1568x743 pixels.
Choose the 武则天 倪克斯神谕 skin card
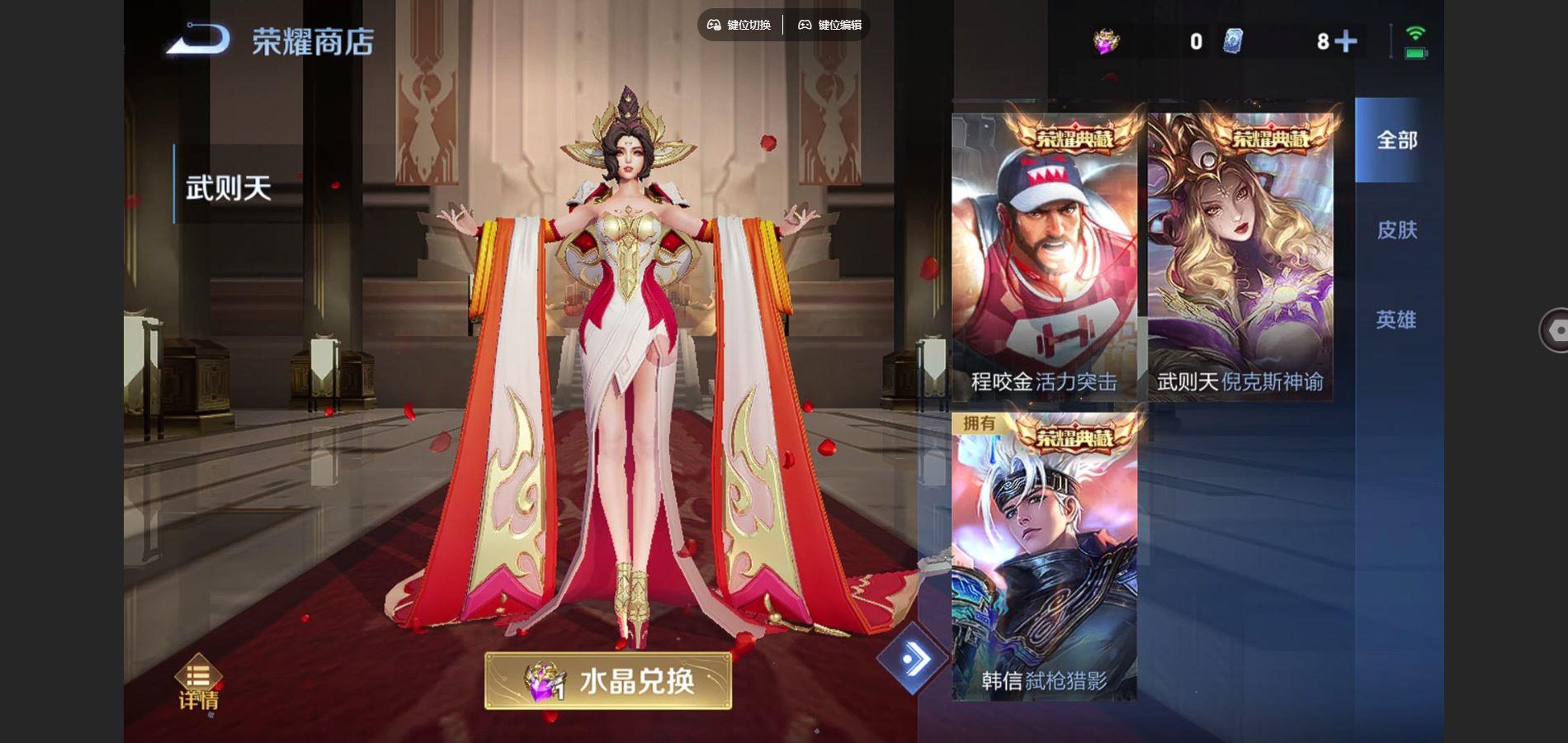(x=1240, y=258)
